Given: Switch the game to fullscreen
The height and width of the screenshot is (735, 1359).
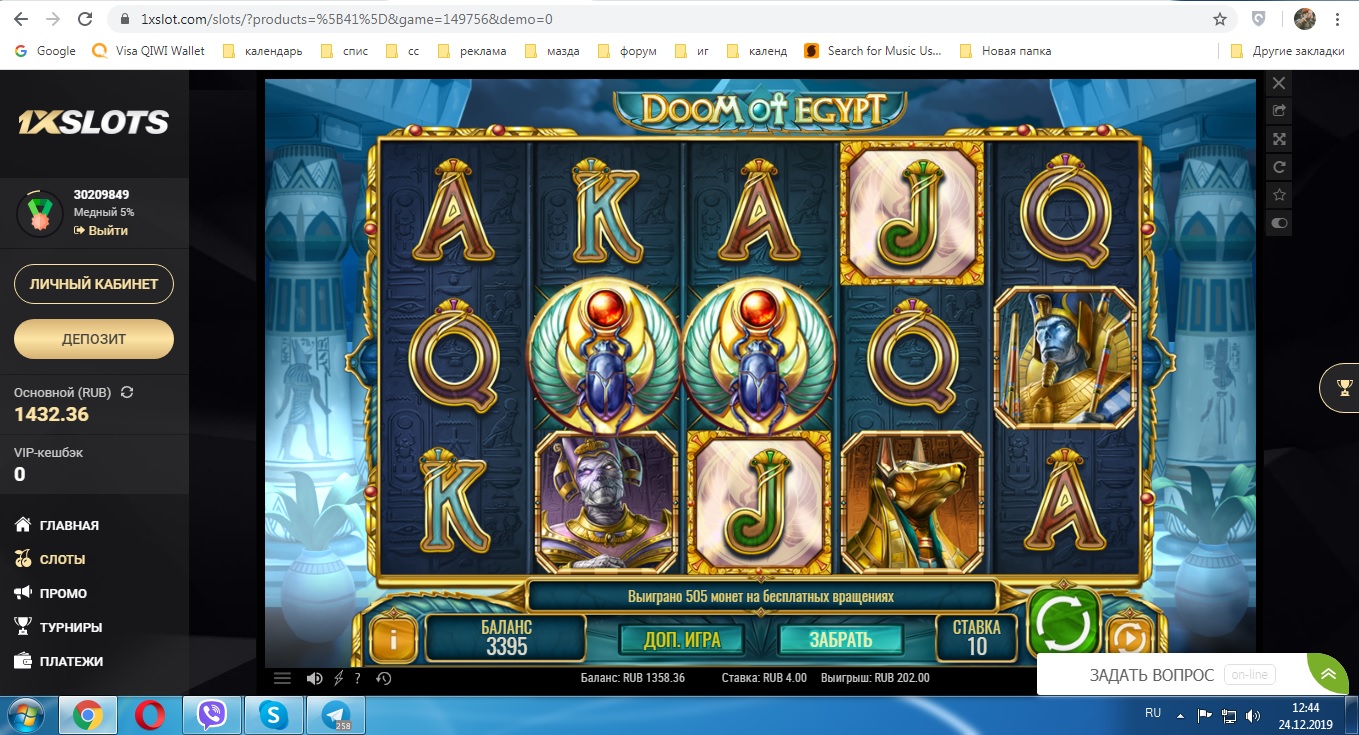Looking at the screenshot, I should click(1278, 139).
